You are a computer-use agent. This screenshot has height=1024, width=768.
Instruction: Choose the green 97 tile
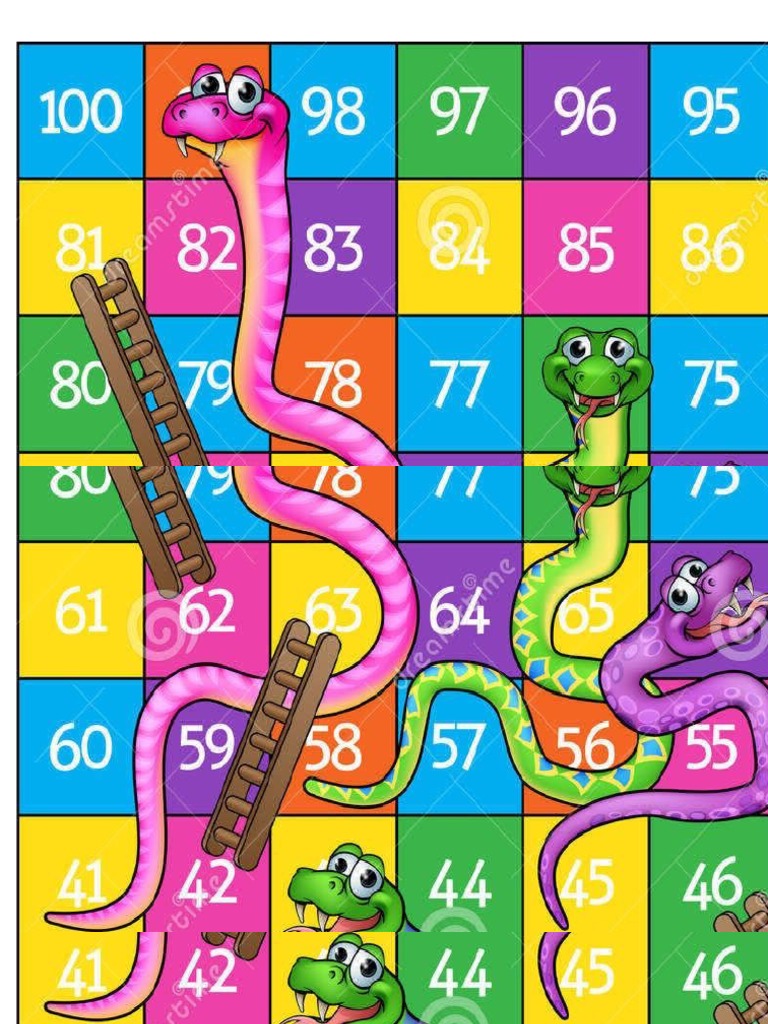pos(460,112)
